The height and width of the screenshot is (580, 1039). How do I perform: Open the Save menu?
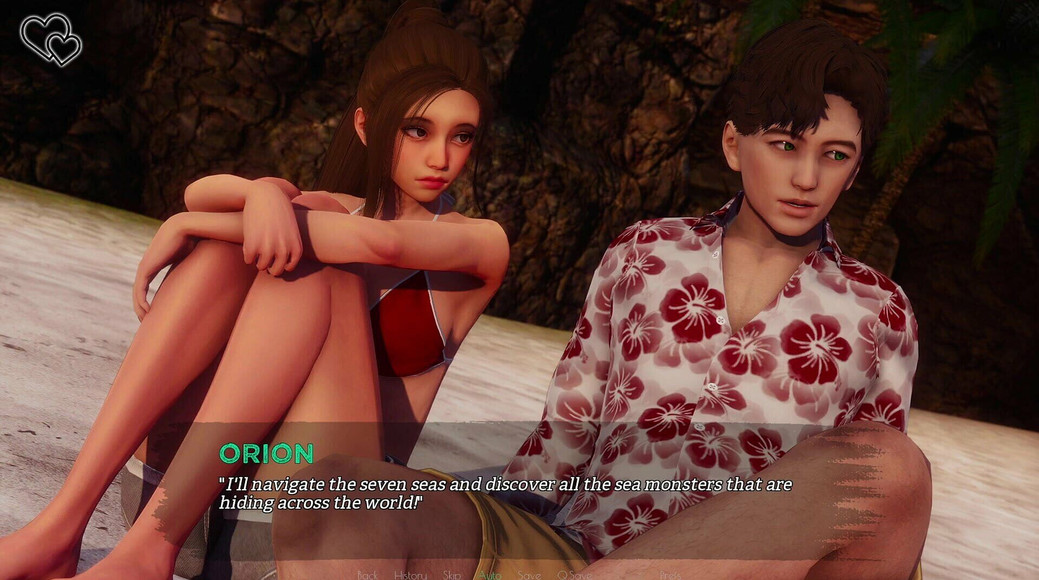530,575
